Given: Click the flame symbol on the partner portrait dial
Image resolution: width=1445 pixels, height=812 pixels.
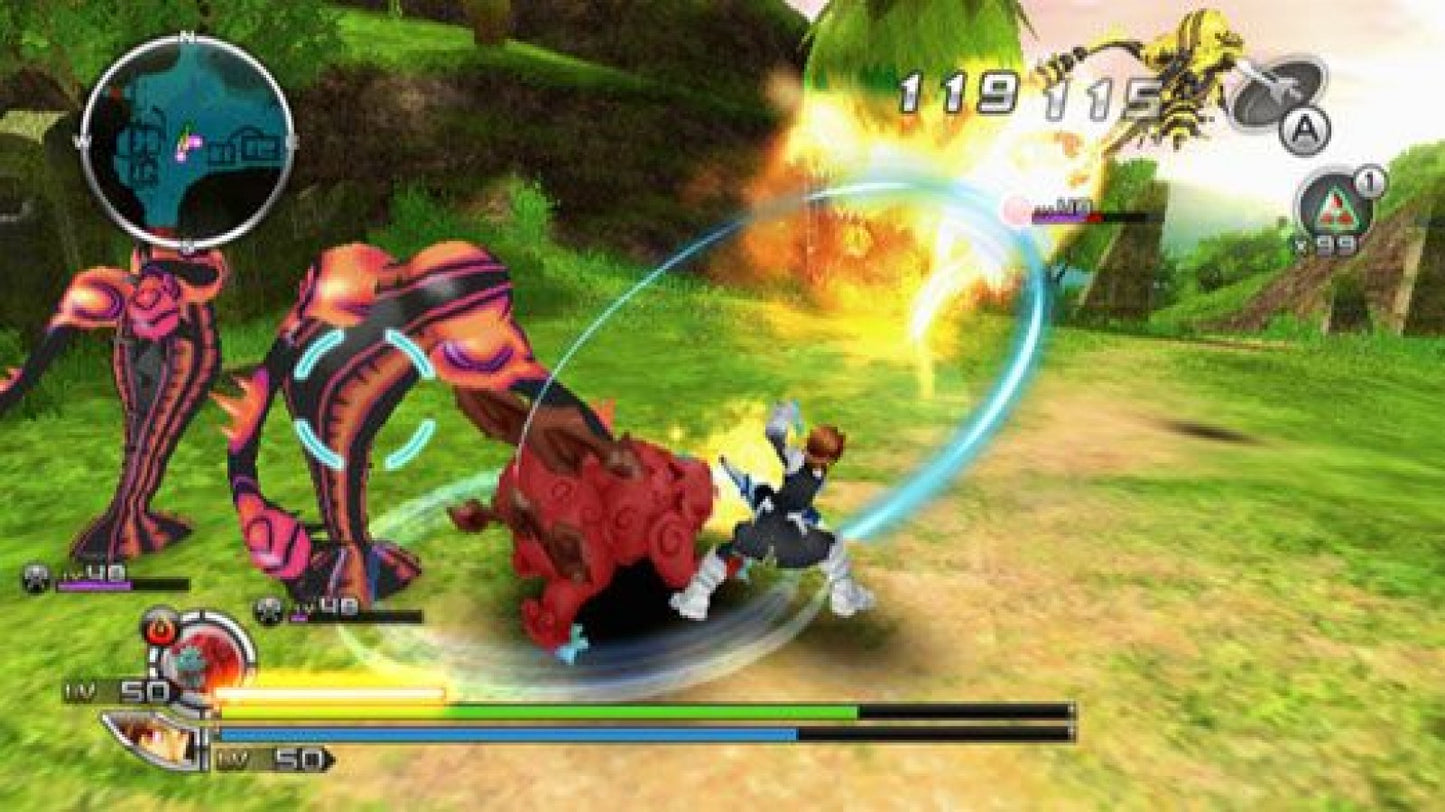Looking at the screenshot, I should click(x=161, y=629).
